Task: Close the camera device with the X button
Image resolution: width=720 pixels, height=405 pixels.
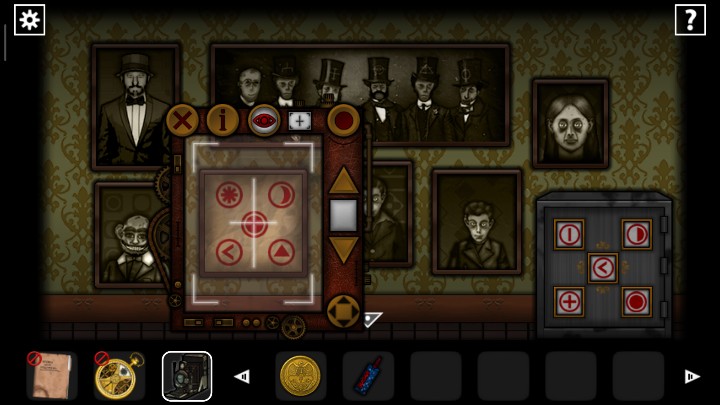Action: [x=183, y=122]
